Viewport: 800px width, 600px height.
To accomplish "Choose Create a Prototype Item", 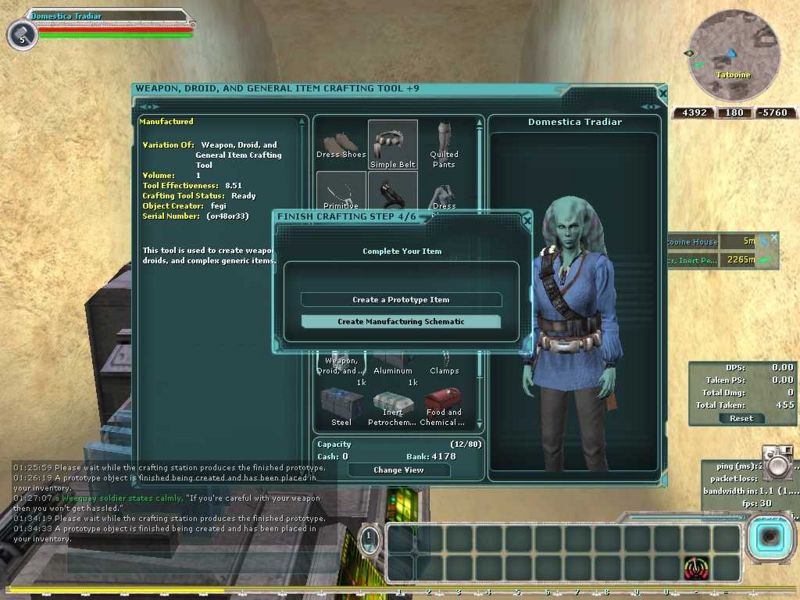I will point(401,299).
